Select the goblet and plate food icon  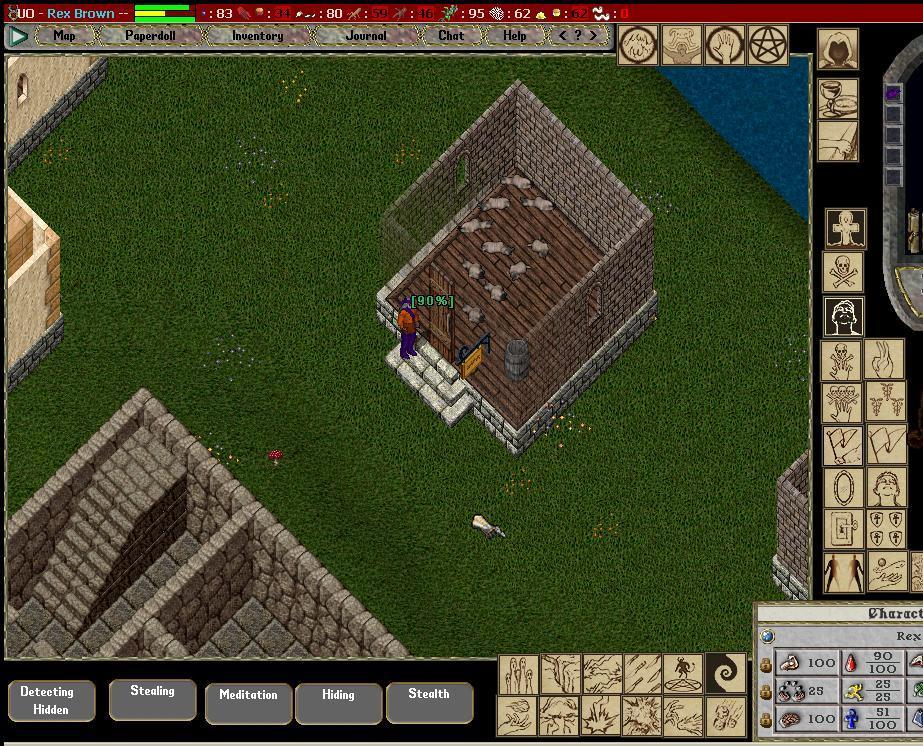pos(837,99)
